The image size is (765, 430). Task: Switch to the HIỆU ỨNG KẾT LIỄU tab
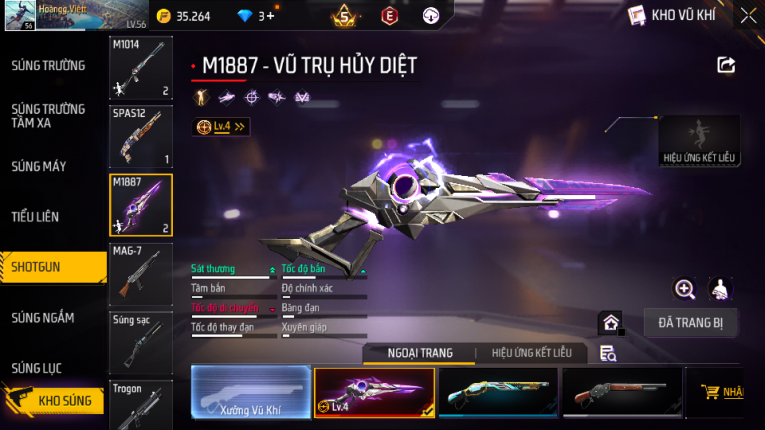(x=524, y=353)
